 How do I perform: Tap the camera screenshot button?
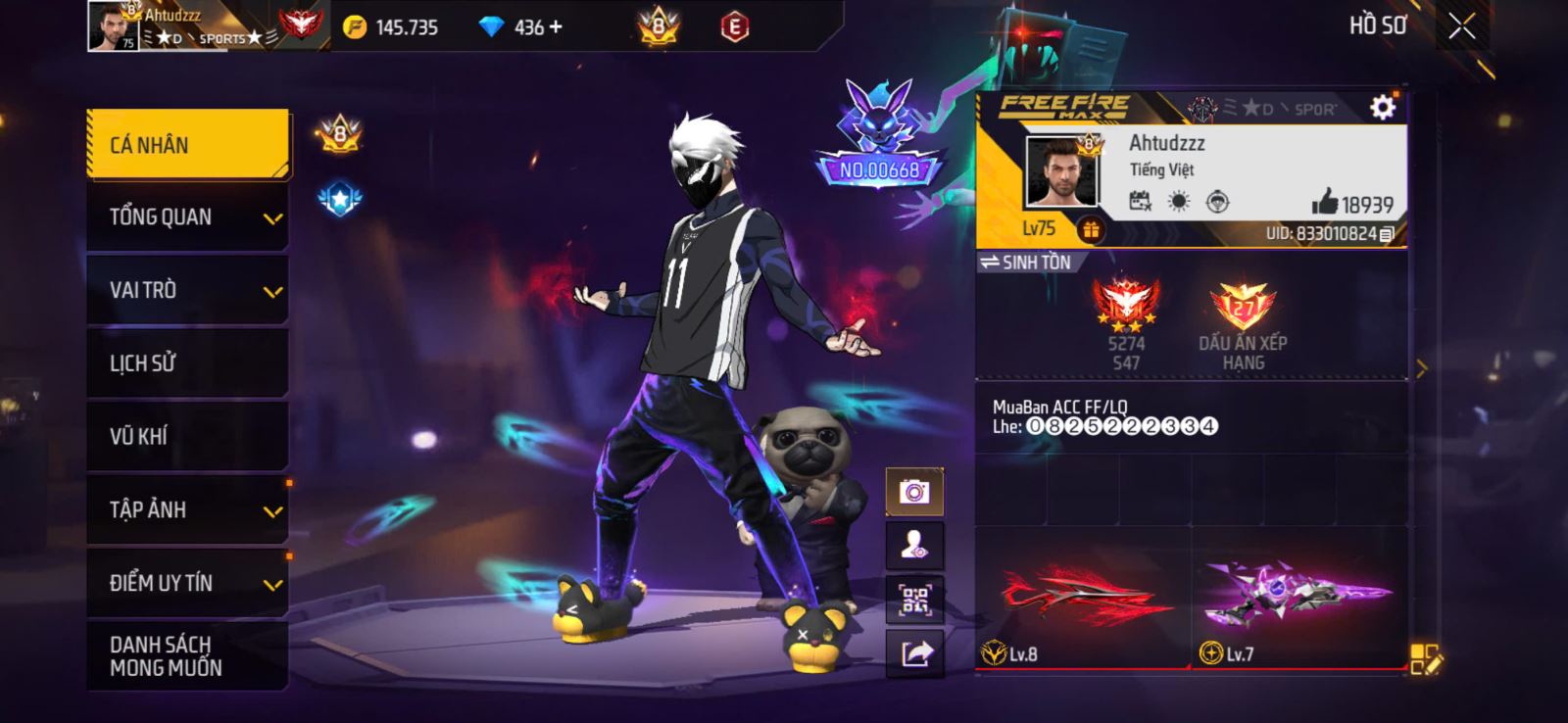tap(914, 492)
